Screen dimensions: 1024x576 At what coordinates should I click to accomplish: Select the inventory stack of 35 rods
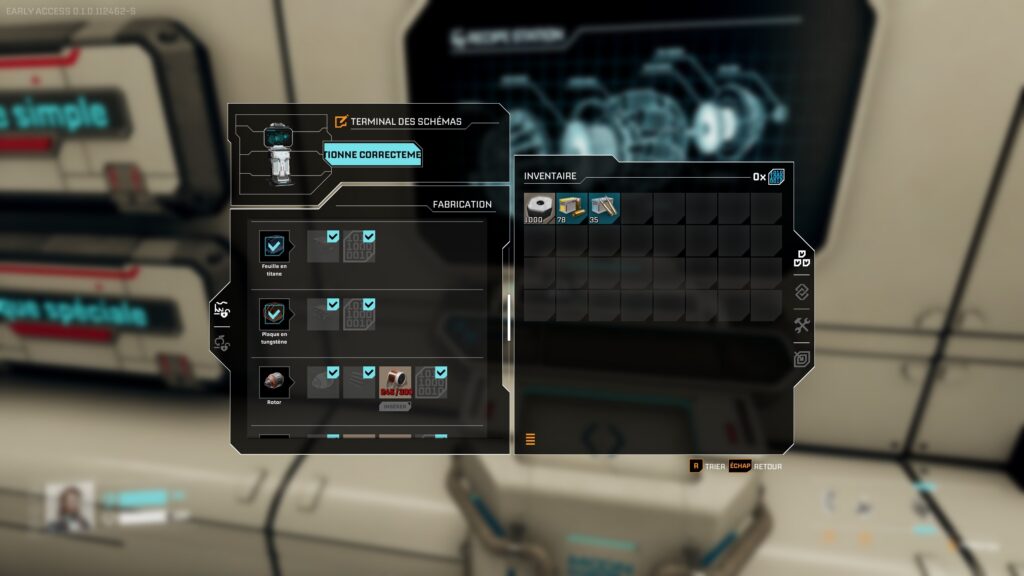[x=604, y=208]
